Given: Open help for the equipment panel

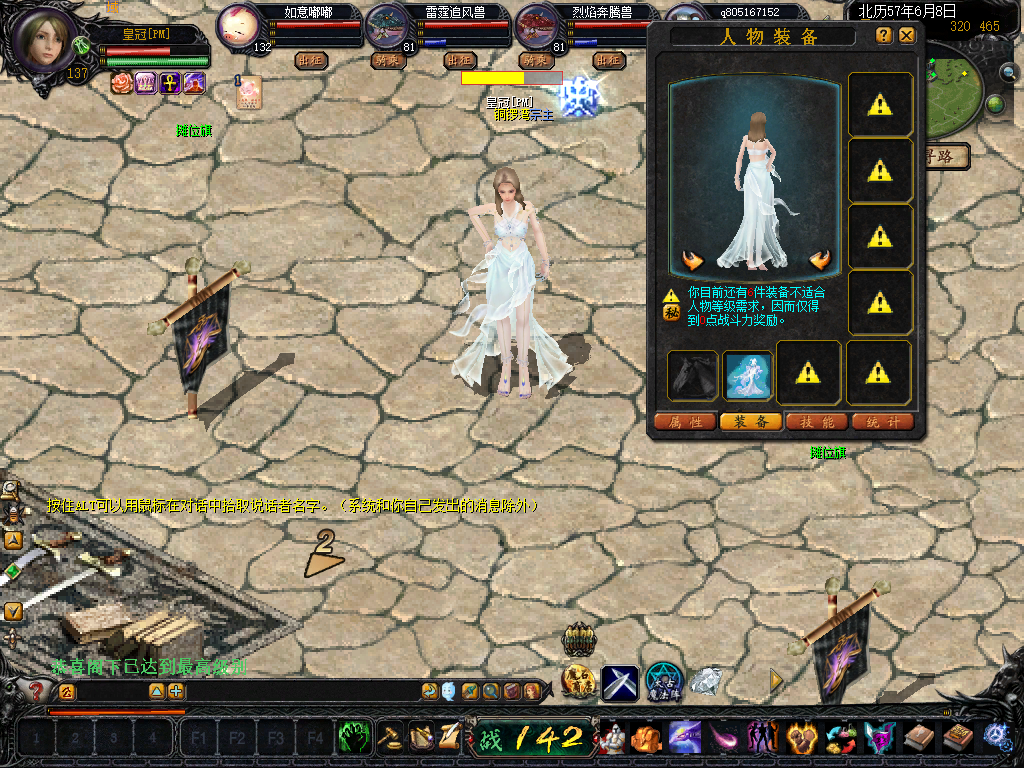Looking at the screenshot, I should point(883,35).
